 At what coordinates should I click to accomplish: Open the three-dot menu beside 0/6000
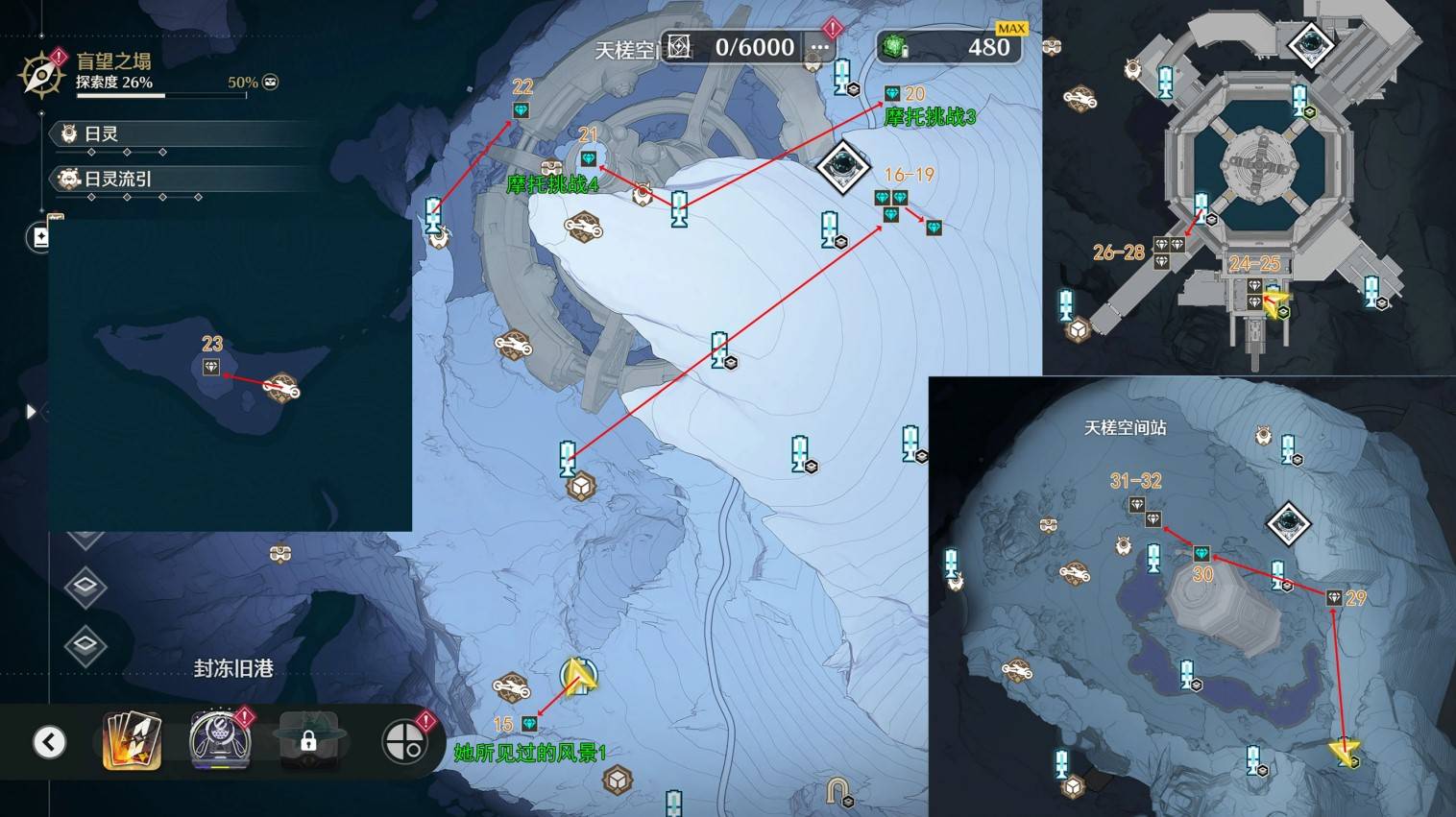(819, 47)
